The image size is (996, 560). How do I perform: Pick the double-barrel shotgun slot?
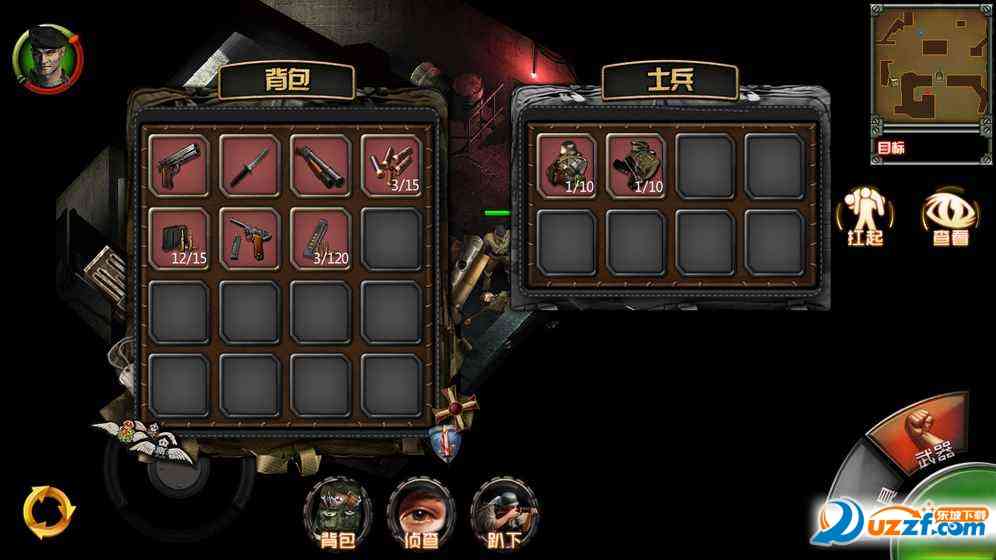pyautogui.click(x=321, y=166)
